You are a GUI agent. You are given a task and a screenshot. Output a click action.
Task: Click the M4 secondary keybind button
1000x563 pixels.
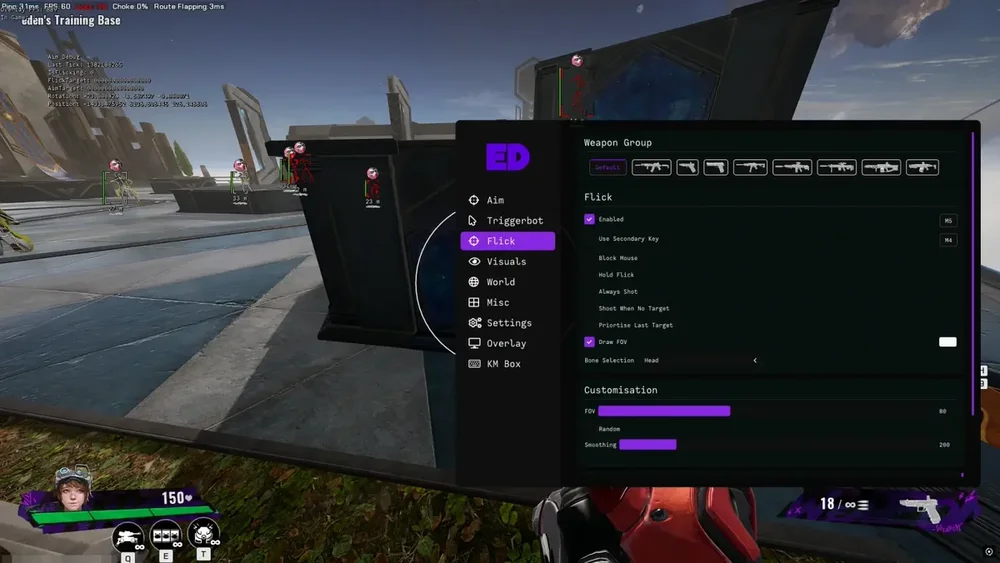pos(947,240)
